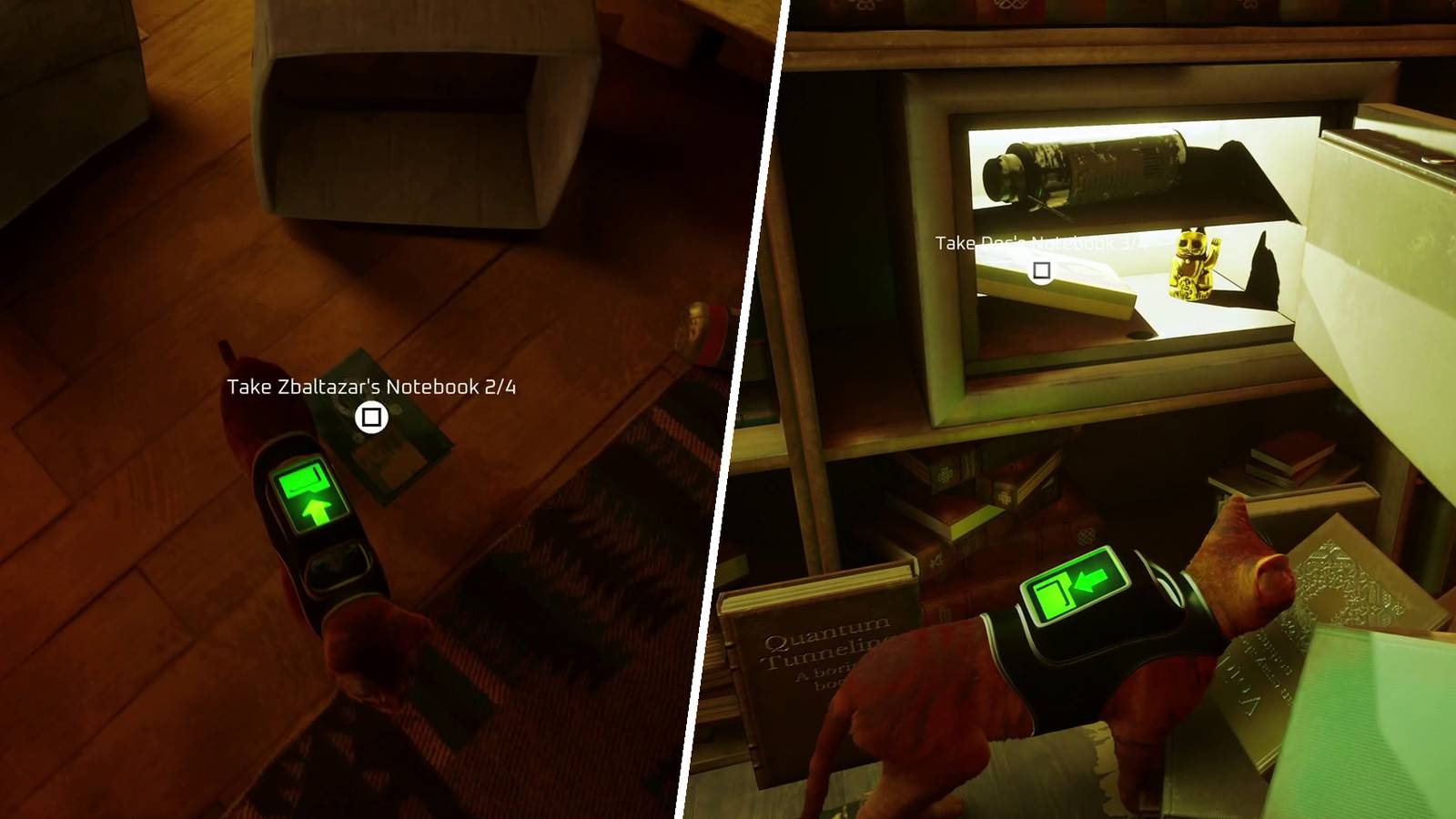Select the 'Take Zbaltazar's Notebook 2/4' label
Image resolution: width=1456 pixels, height=819 pixels.
click(x=371, y=386)
